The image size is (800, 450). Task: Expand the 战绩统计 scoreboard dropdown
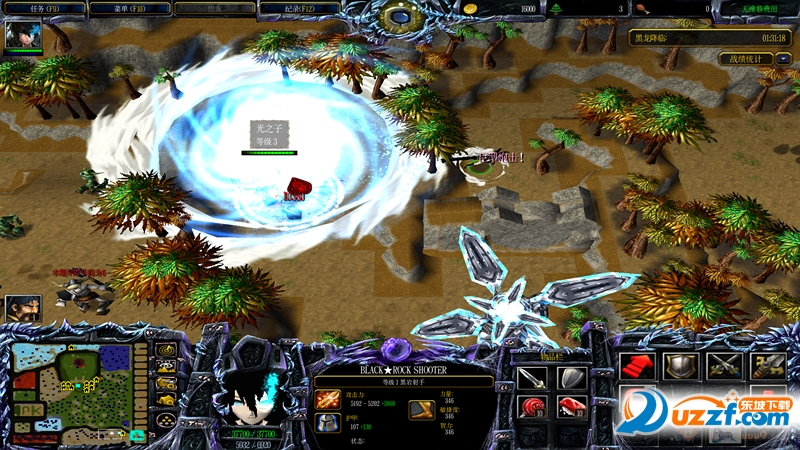click(x=783, y=59)
